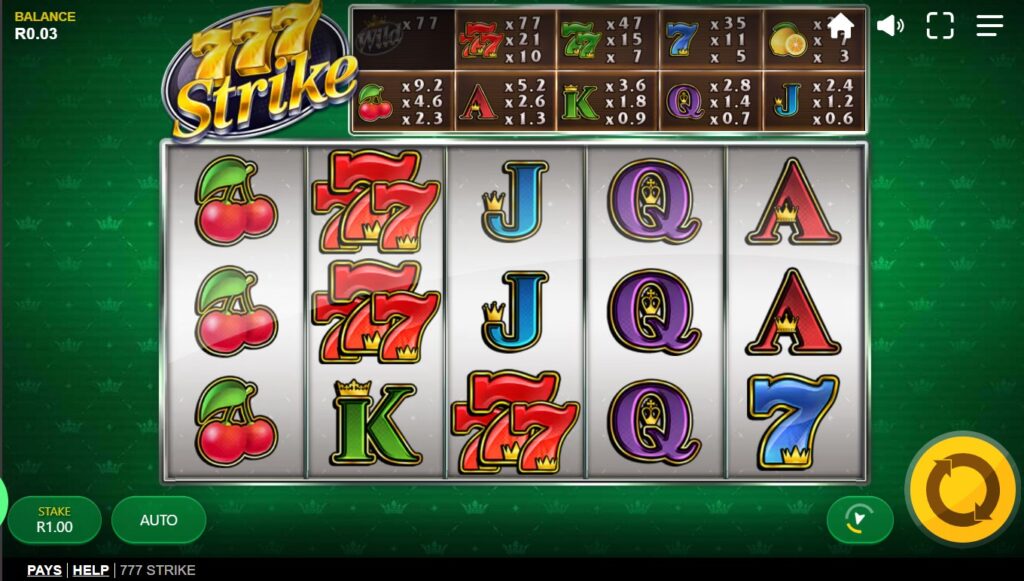The image size is (1024, 581).
Task: Enter fullscreen mode
Action: (x=940, y=26)
